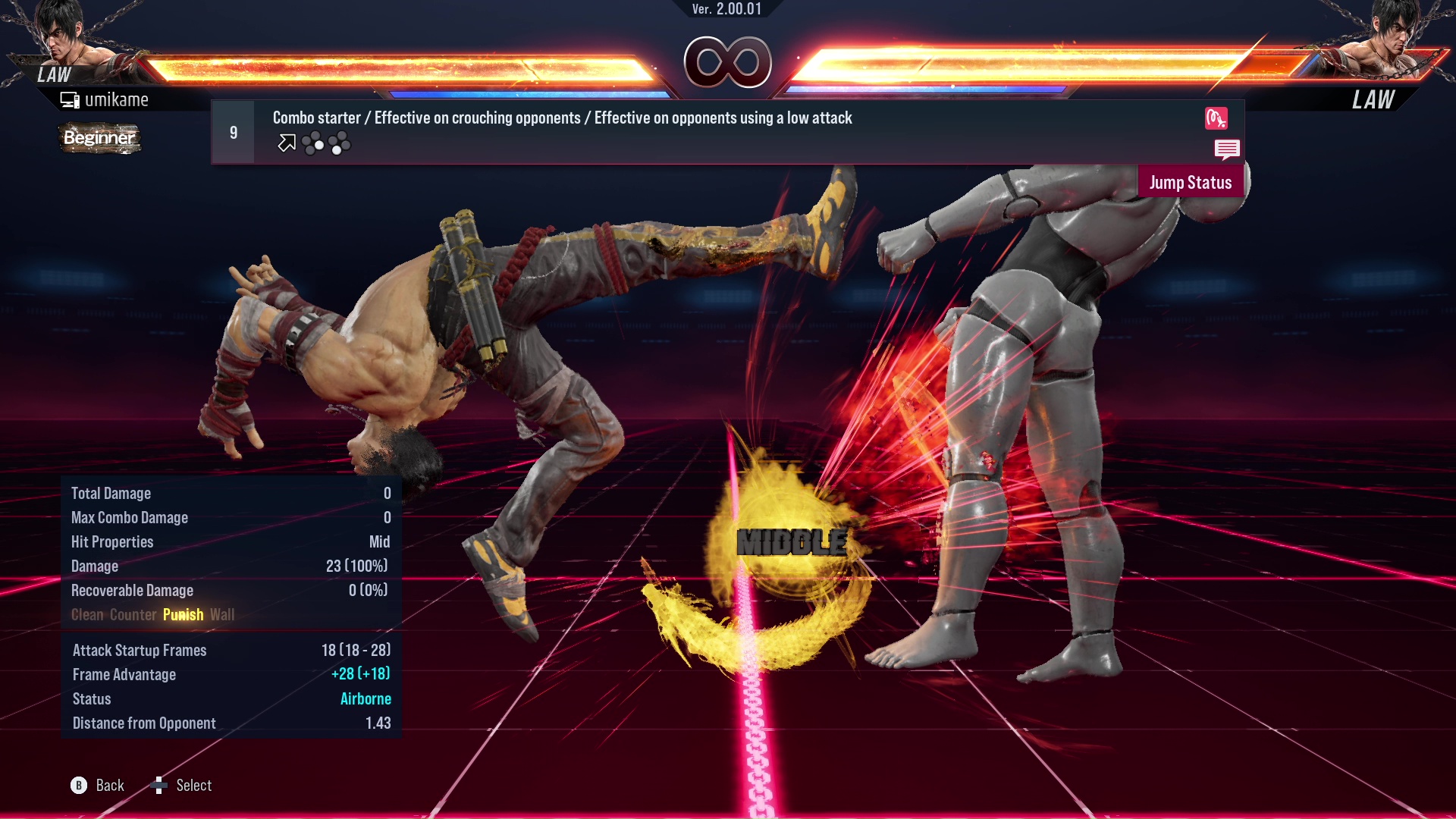The image size is (1456, 819).
Task: Enable the Counter damage display
Action: pyautogui.click(x=133, y=614)
